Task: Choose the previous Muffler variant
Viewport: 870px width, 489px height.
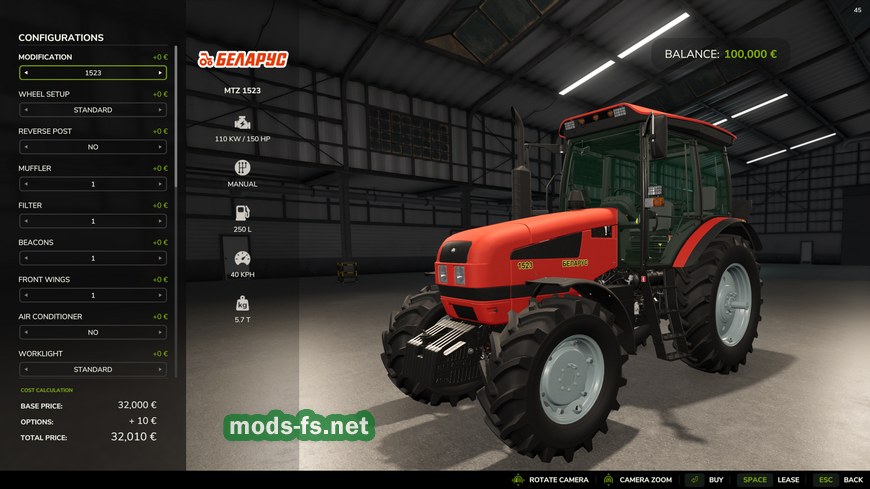Action: [26, 184]
